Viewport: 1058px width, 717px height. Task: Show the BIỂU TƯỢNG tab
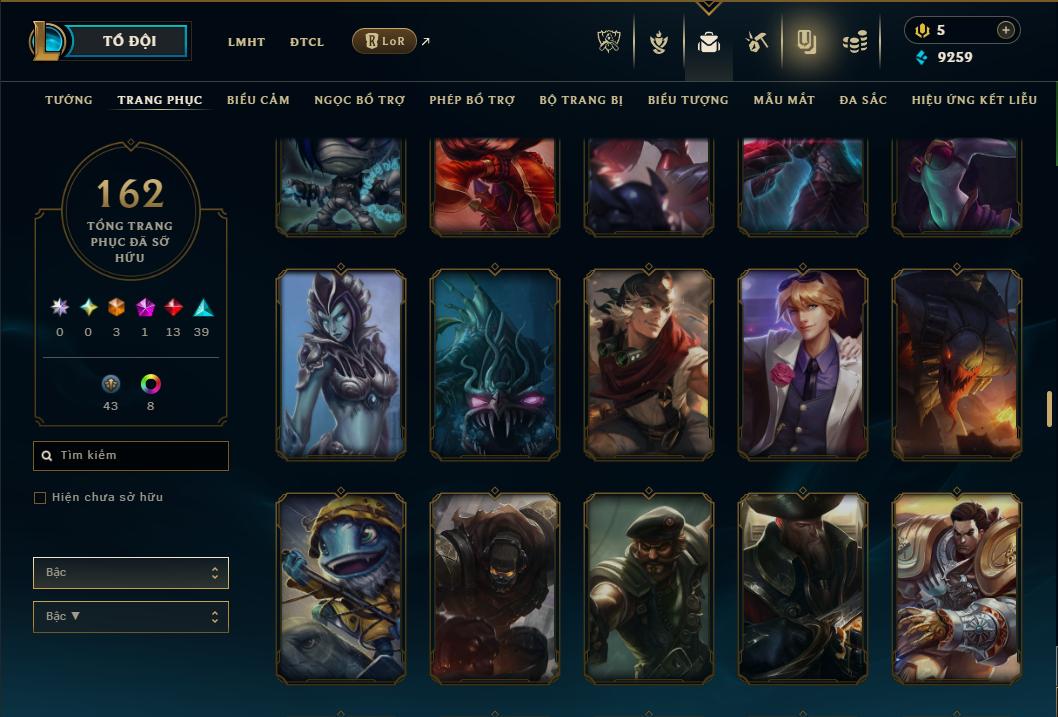tap(688, 100)
